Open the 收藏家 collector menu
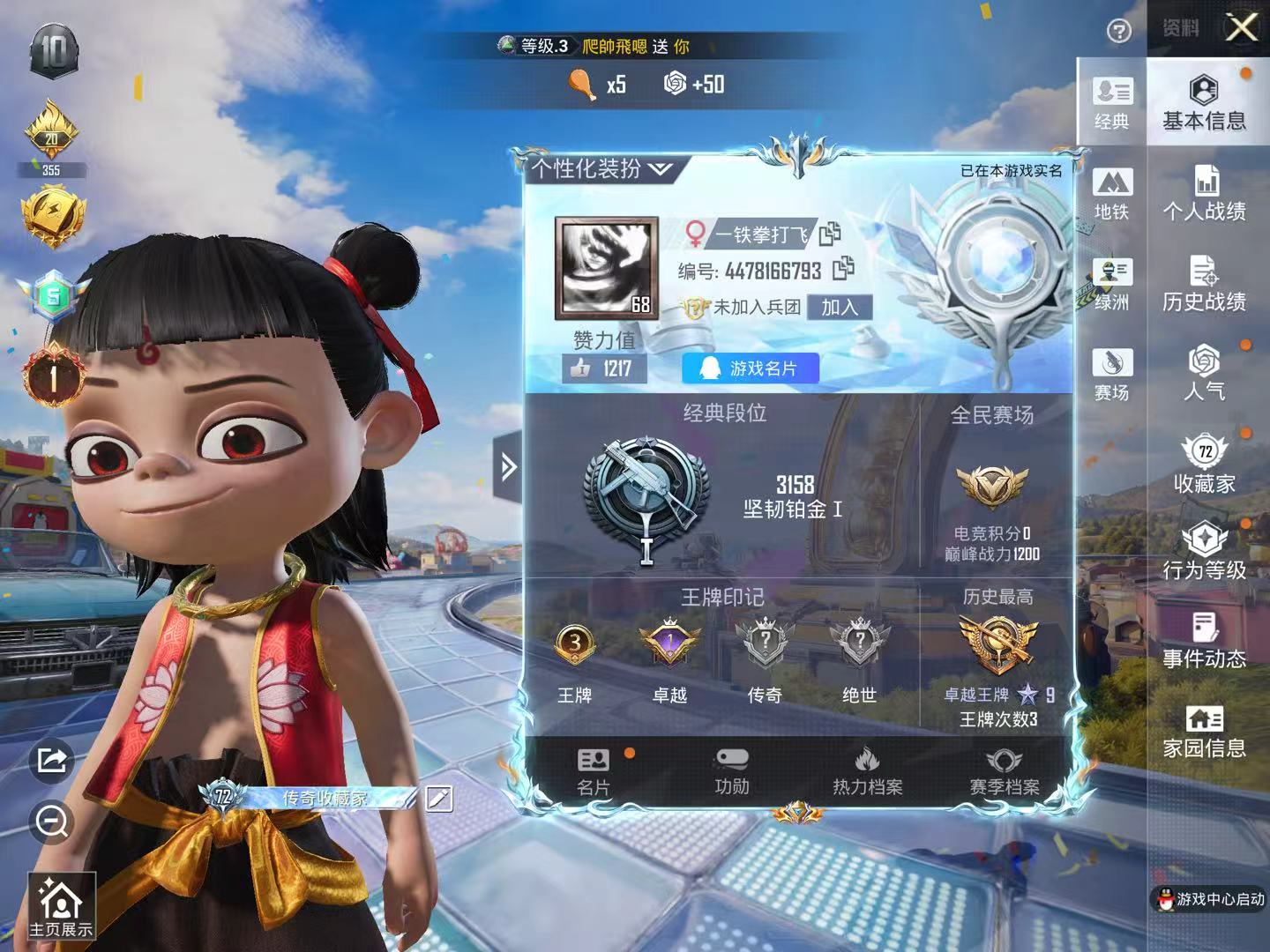This screenshot has width=1270, height=952. coord(1205,464)
